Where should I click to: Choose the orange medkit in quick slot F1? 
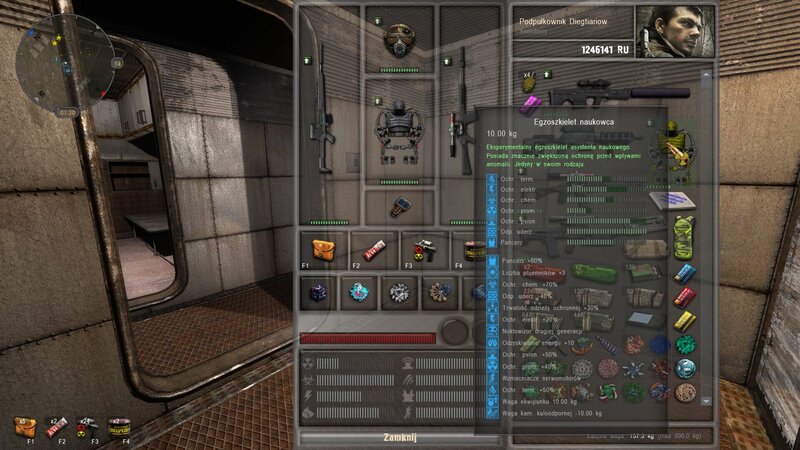point(322,248)
